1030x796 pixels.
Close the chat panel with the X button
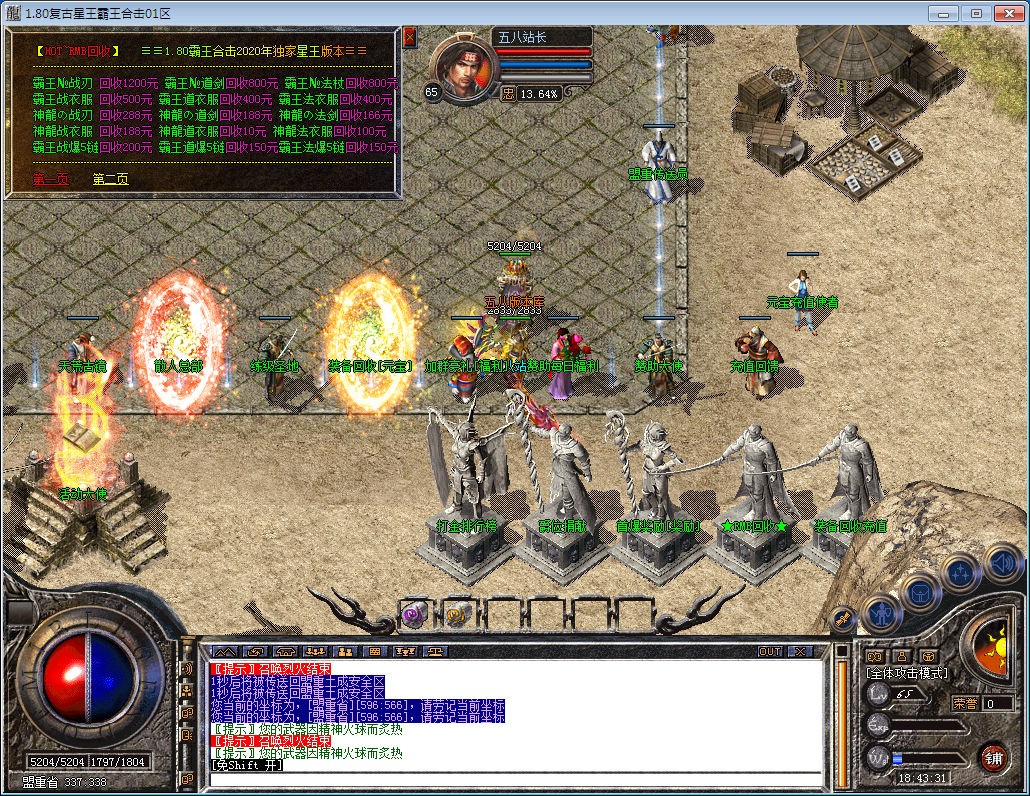click(799, 651)
